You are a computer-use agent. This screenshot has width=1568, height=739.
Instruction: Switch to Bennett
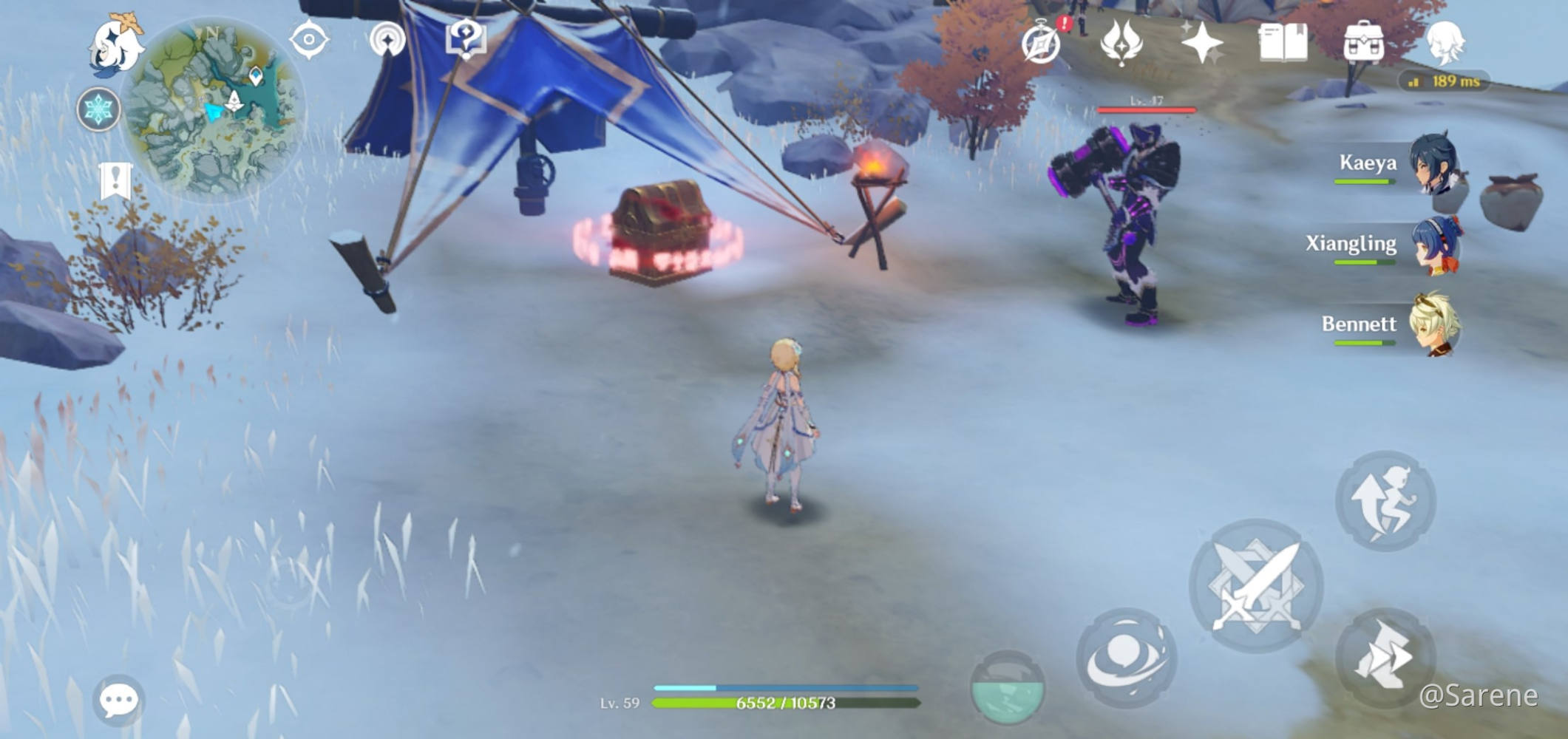tap(1434, 325)
